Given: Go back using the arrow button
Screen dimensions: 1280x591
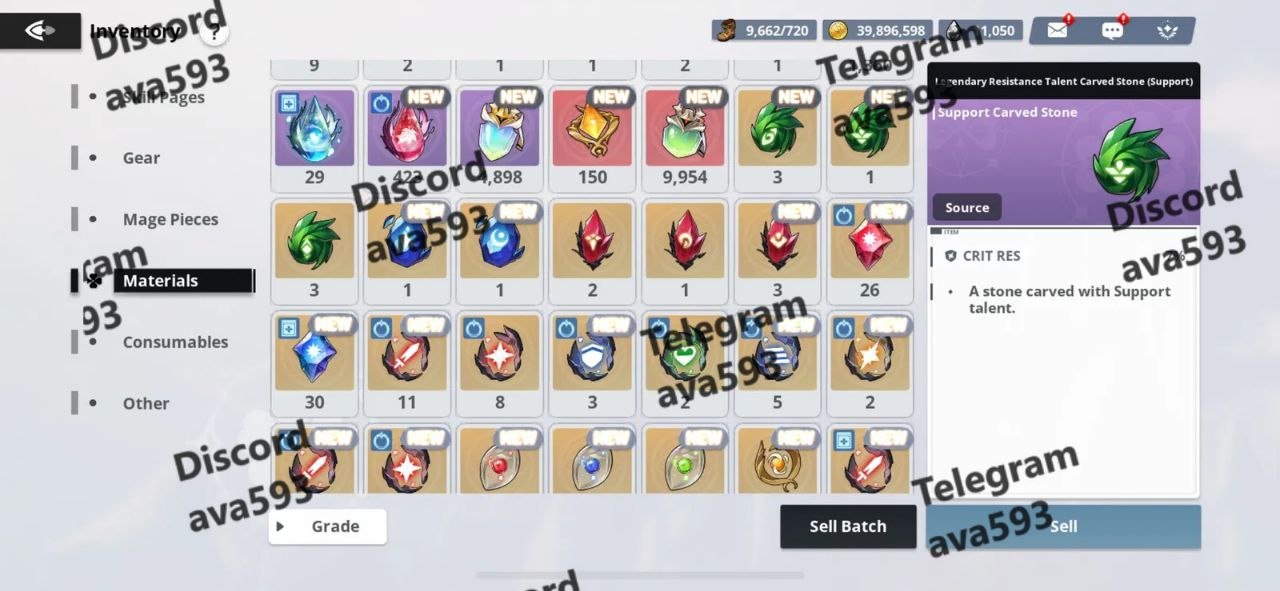Looking at the screenshot, I should click(x=40, y=31).
